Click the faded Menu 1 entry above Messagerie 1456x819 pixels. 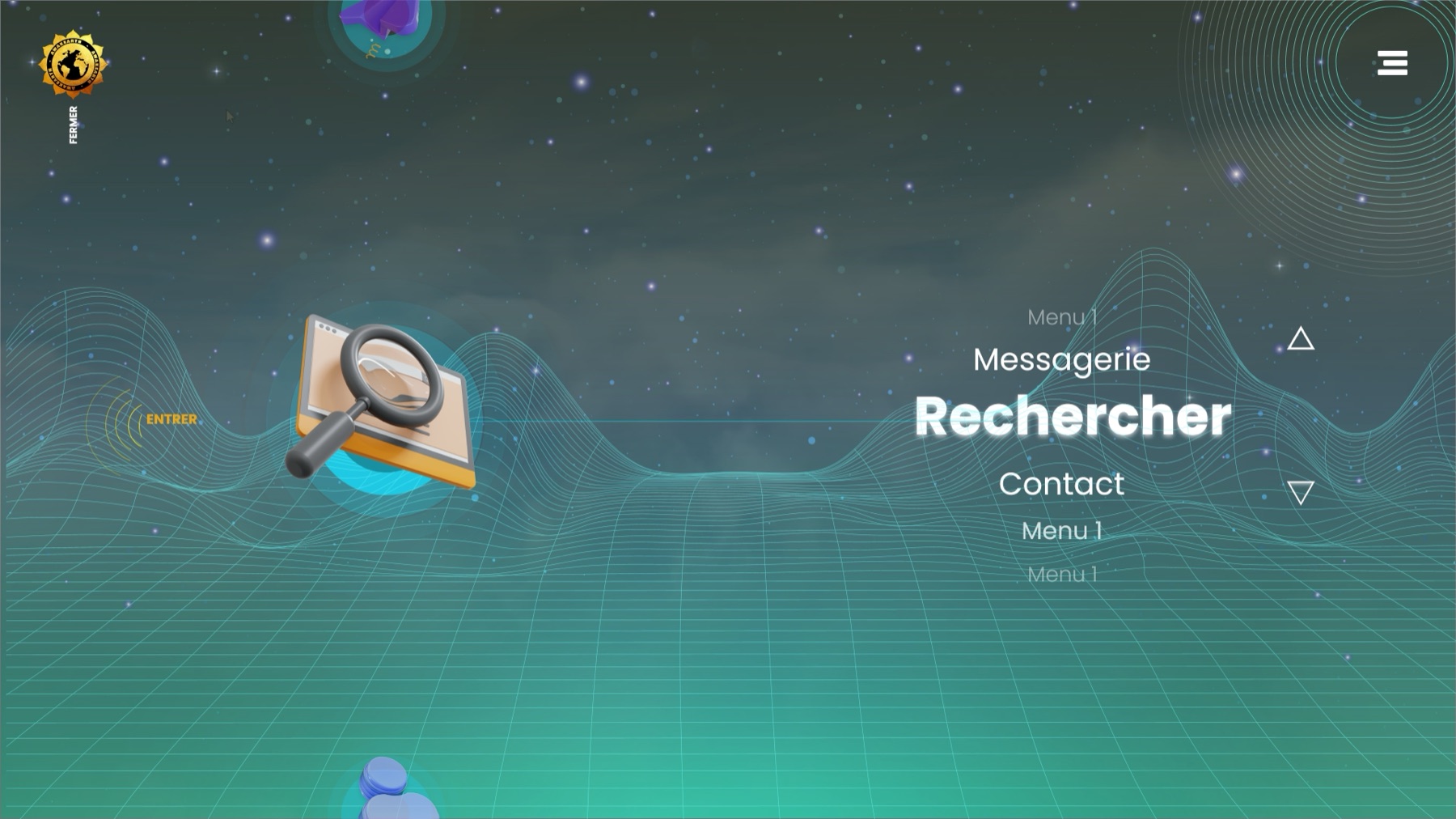point(1060,316)
